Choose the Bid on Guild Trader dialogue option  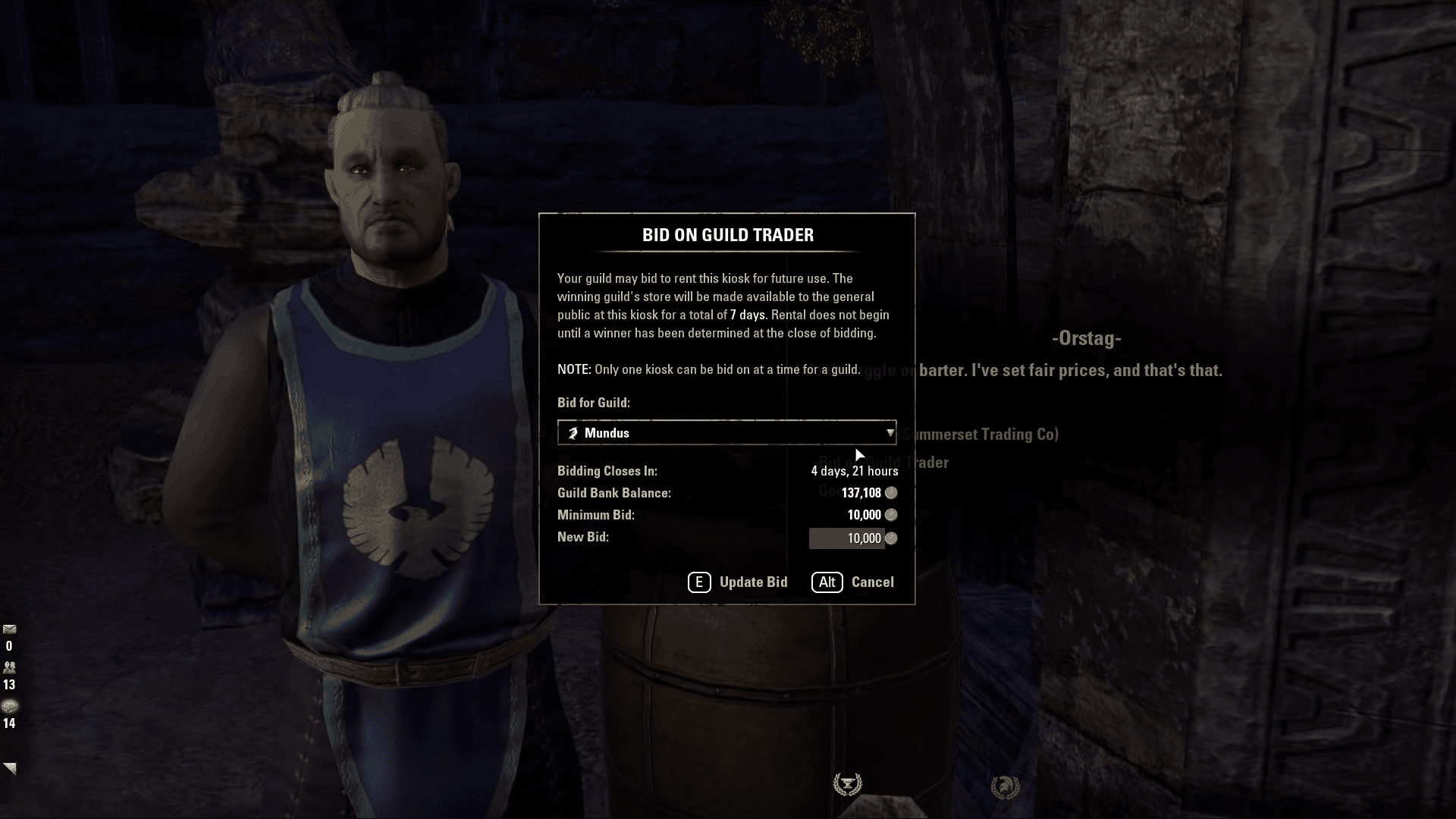coord(884,463)
